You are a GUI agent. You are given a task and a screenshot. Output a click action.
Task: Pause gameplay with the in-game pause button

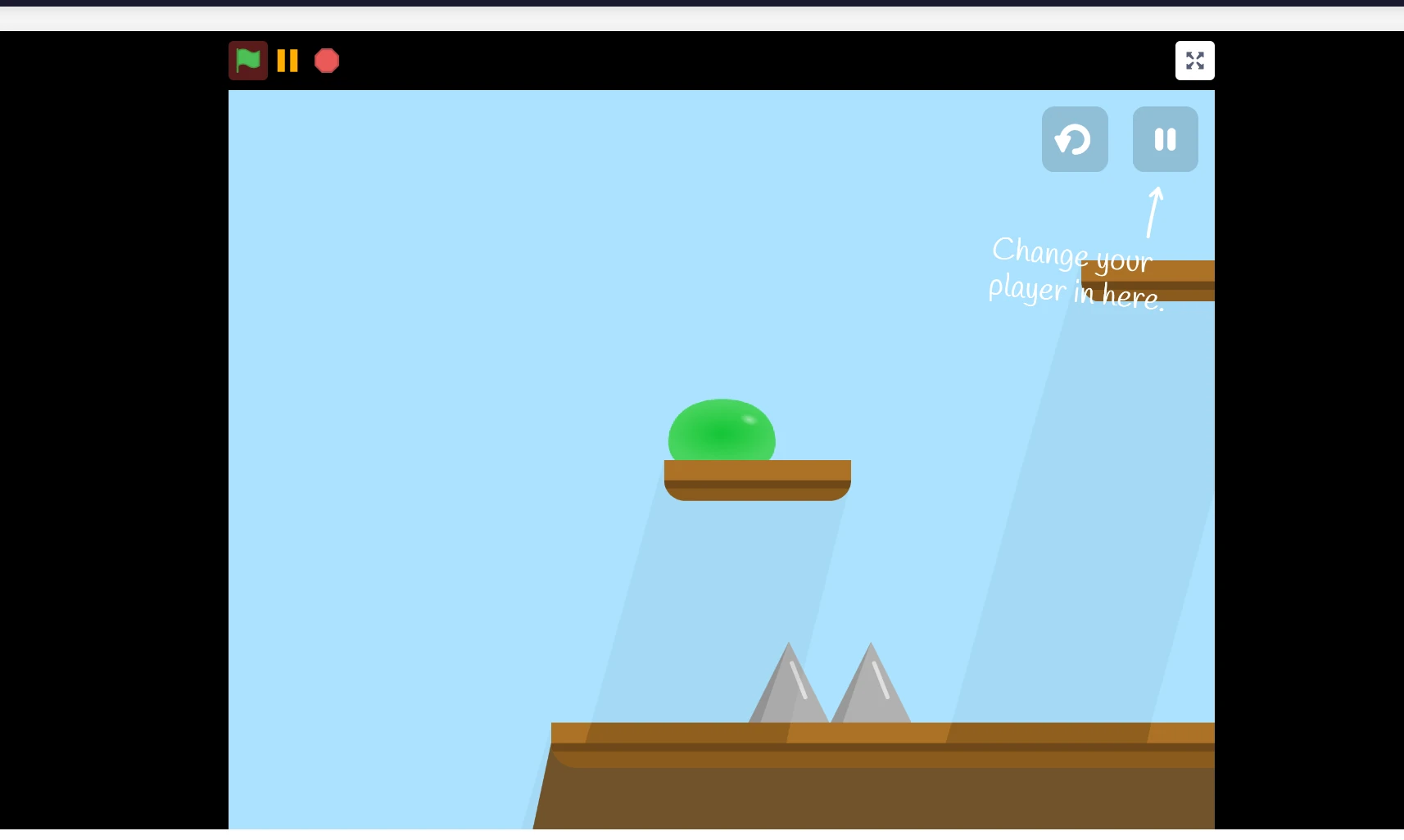1164,139
